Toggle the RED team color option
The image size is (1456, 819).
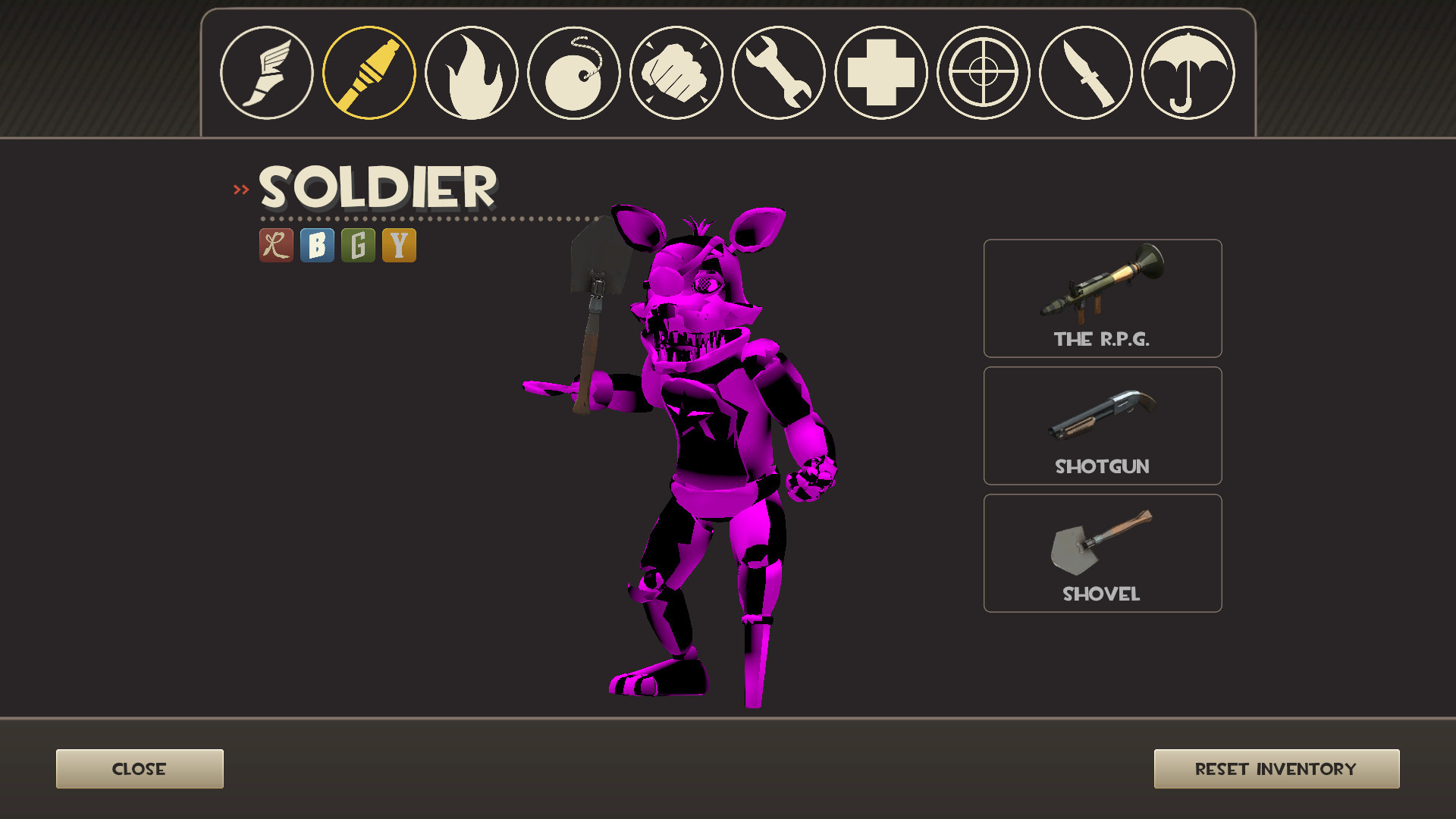click(x=275, y=245)
